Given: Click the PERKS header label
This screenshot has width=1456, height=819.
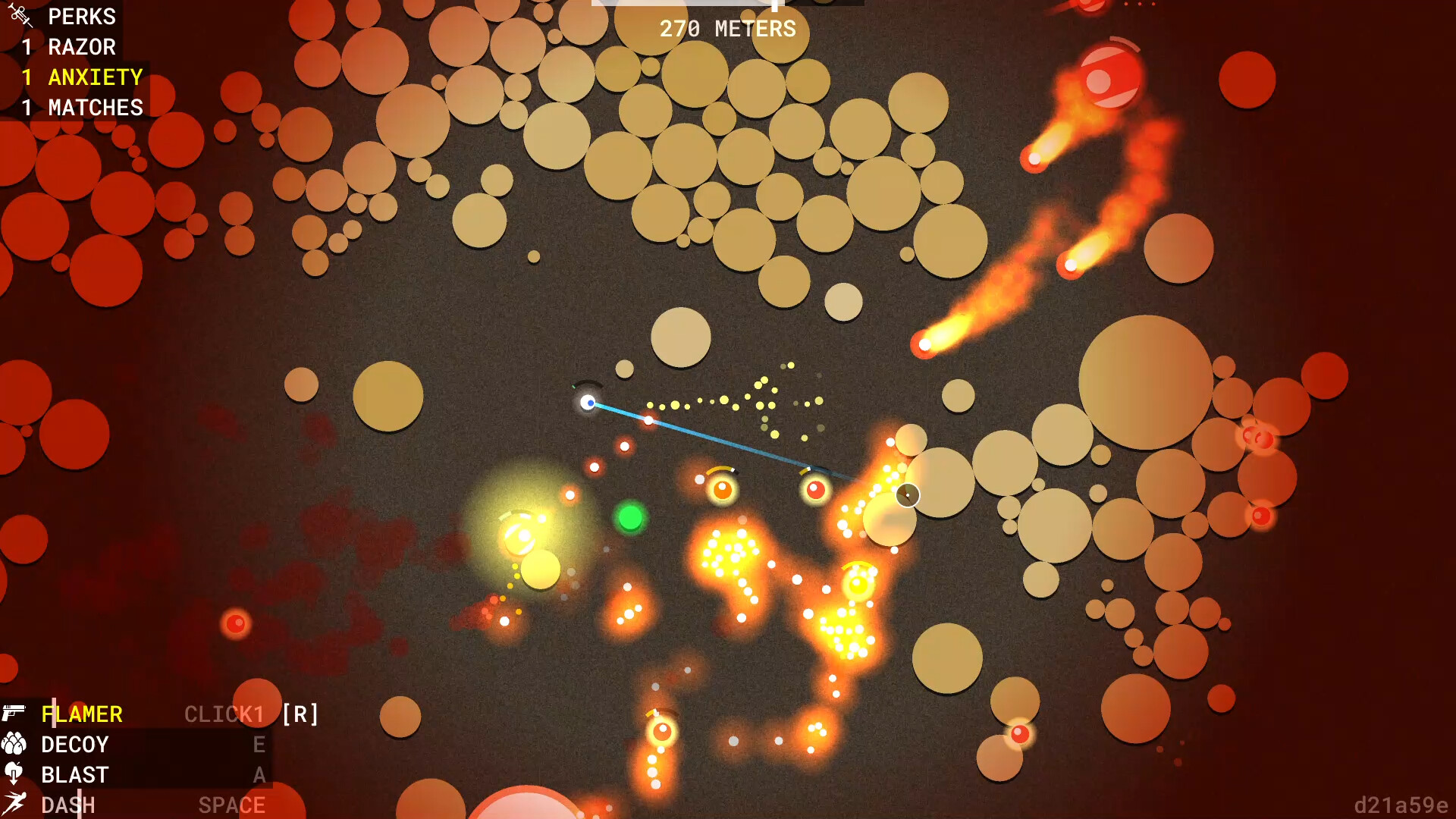Looking at the screenshot, I should point(81,17).
